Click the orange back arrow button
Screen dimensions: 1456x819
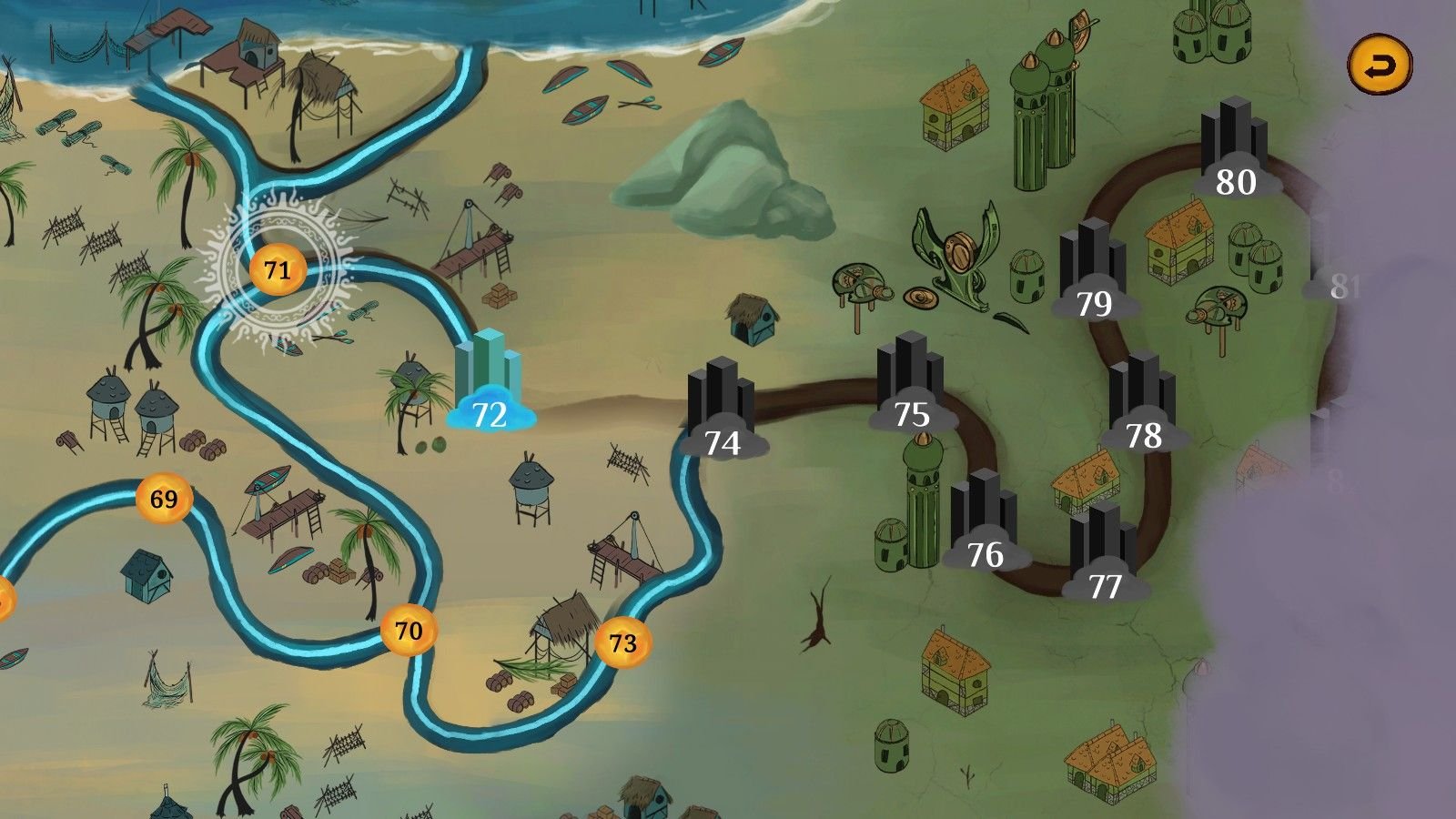[1380, 65]
